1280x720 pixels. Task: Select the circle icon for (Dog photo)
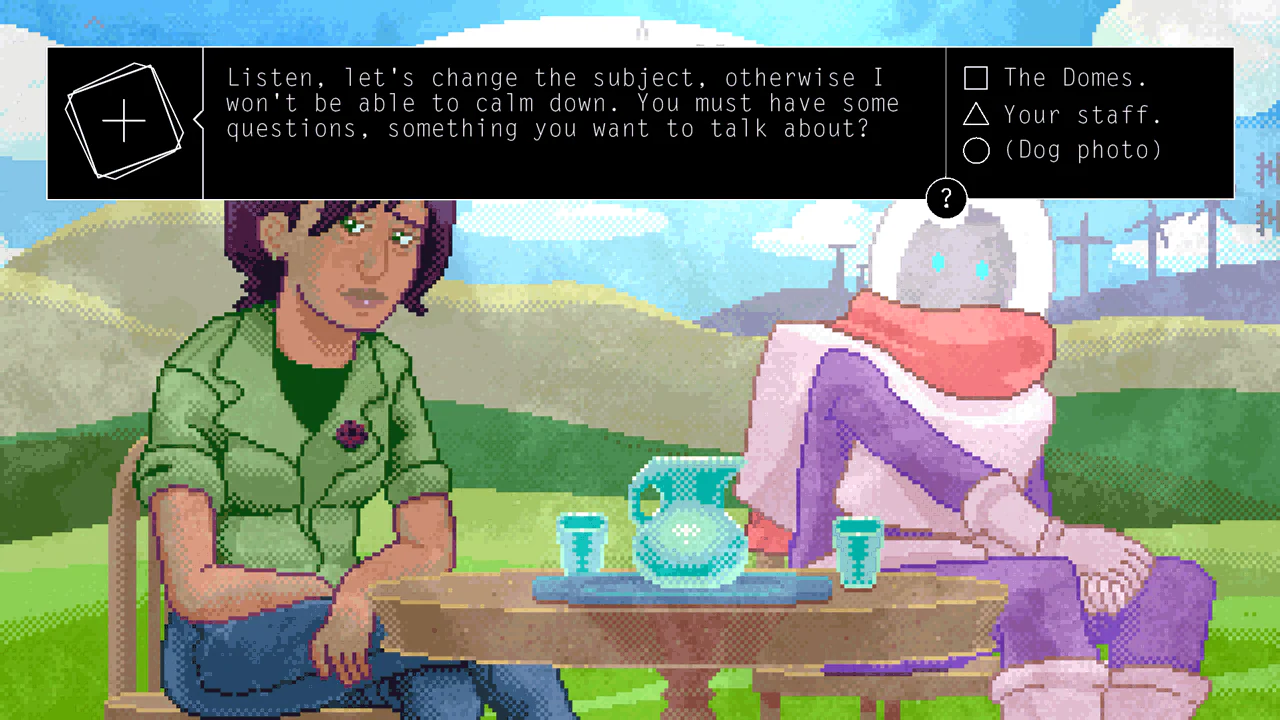pyautogui.click(x=976, y=150)
